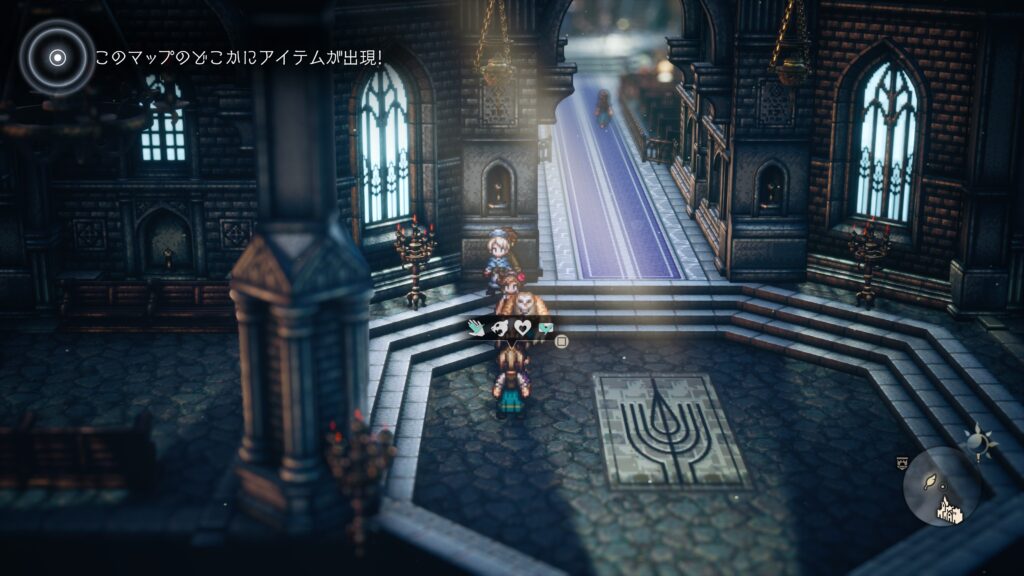The width and height of the screenshot is (1024, 576).
Task: Choose the beast head path action
Action: pyautogui.click(x=499, y=327)
